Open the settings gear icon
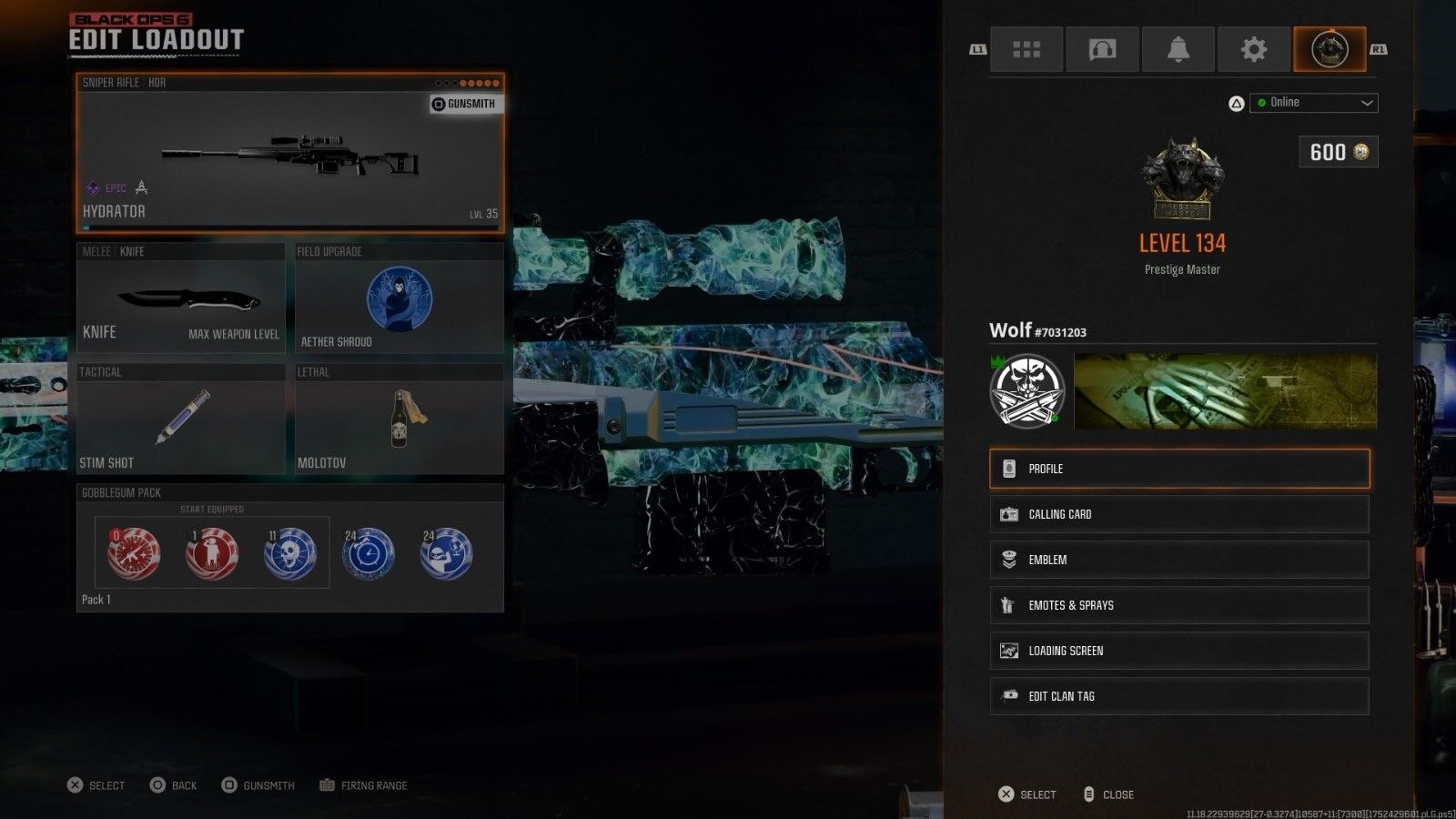 [1254, 49]
